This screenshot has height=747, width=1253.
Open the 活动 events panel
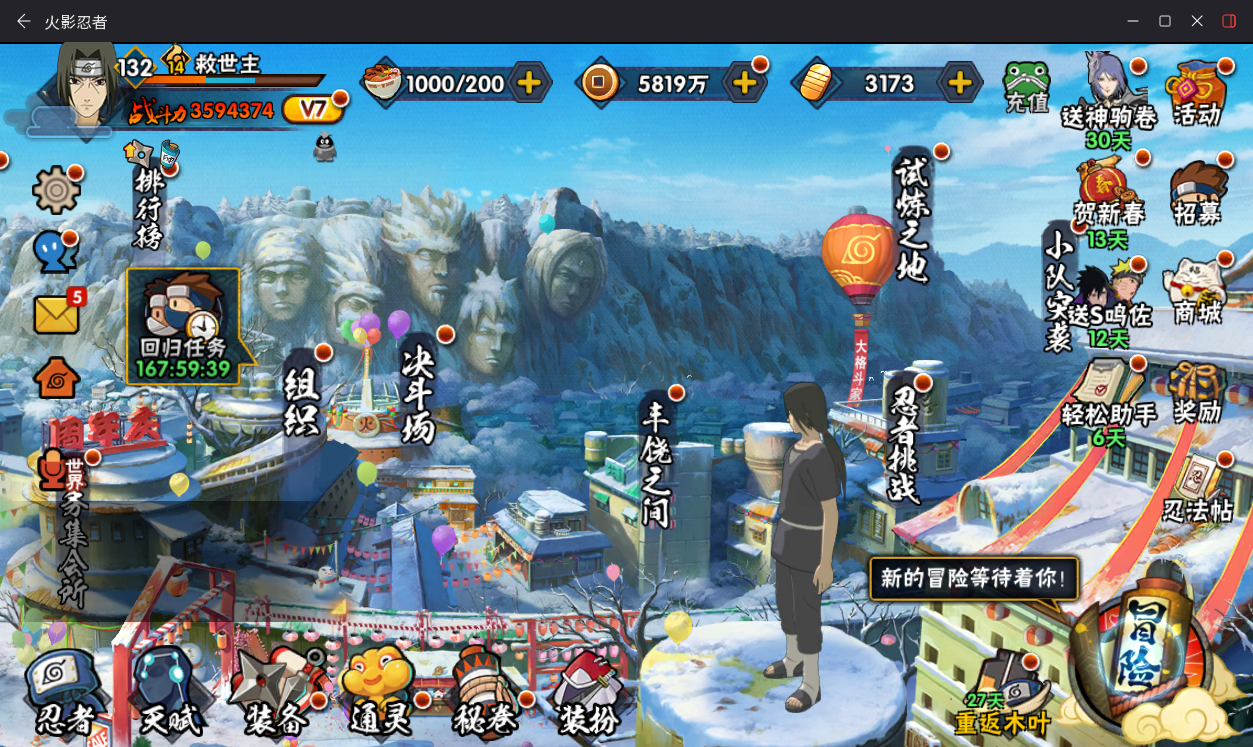coord(1198,93)
